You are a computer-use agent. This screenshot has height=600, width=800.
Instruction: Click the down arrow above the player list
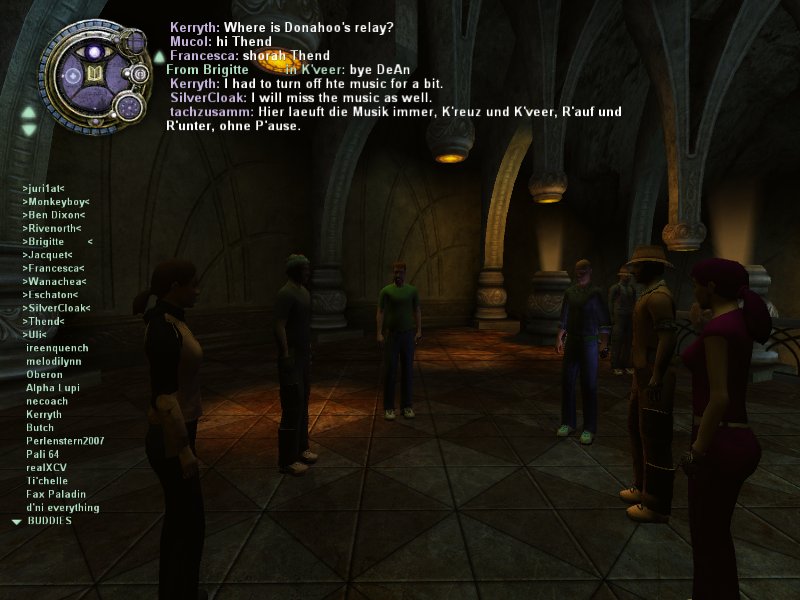[x=28, y=129]
